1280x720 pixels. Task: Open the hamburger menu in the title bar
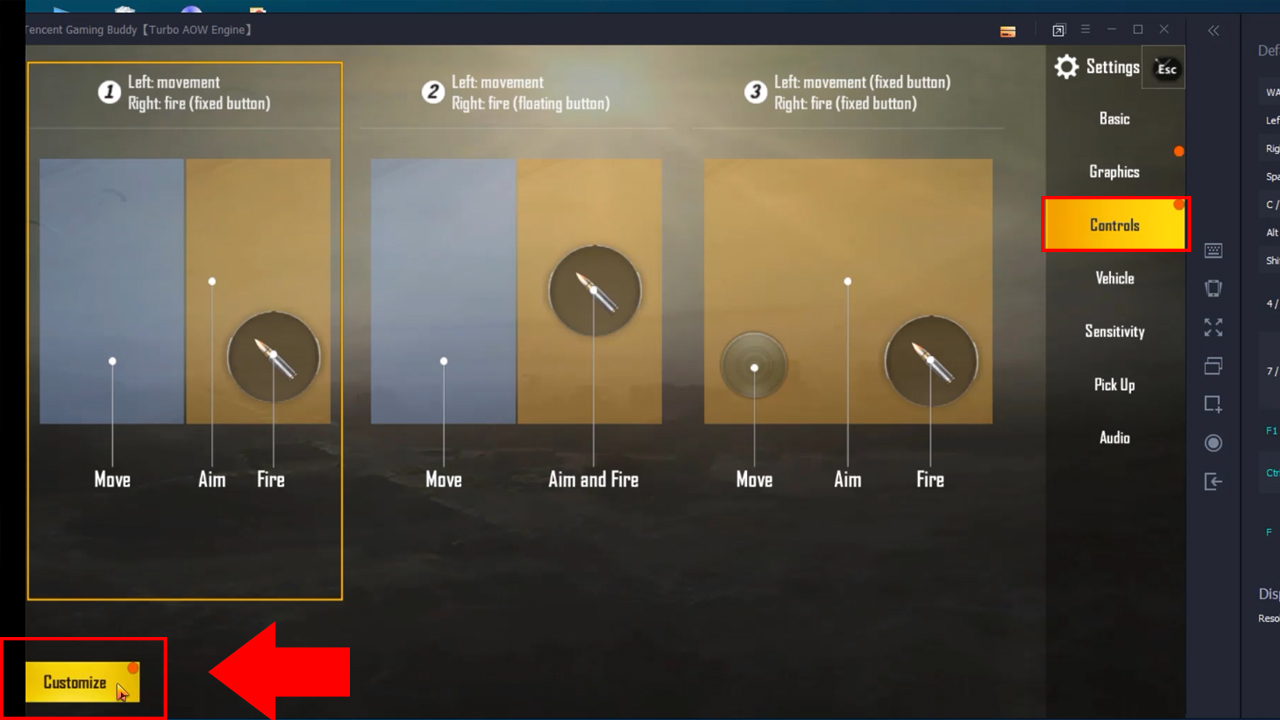(1085, 29)
